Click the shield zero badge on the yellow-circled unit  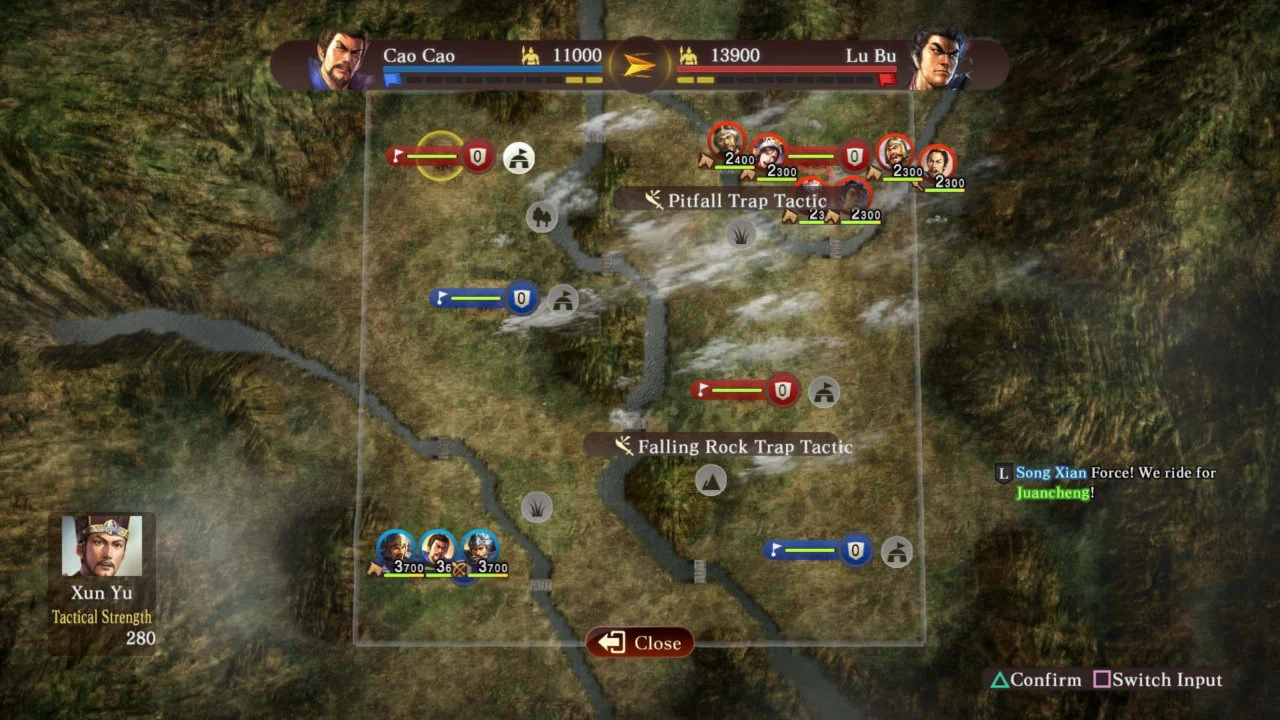[x=477, y=156]
